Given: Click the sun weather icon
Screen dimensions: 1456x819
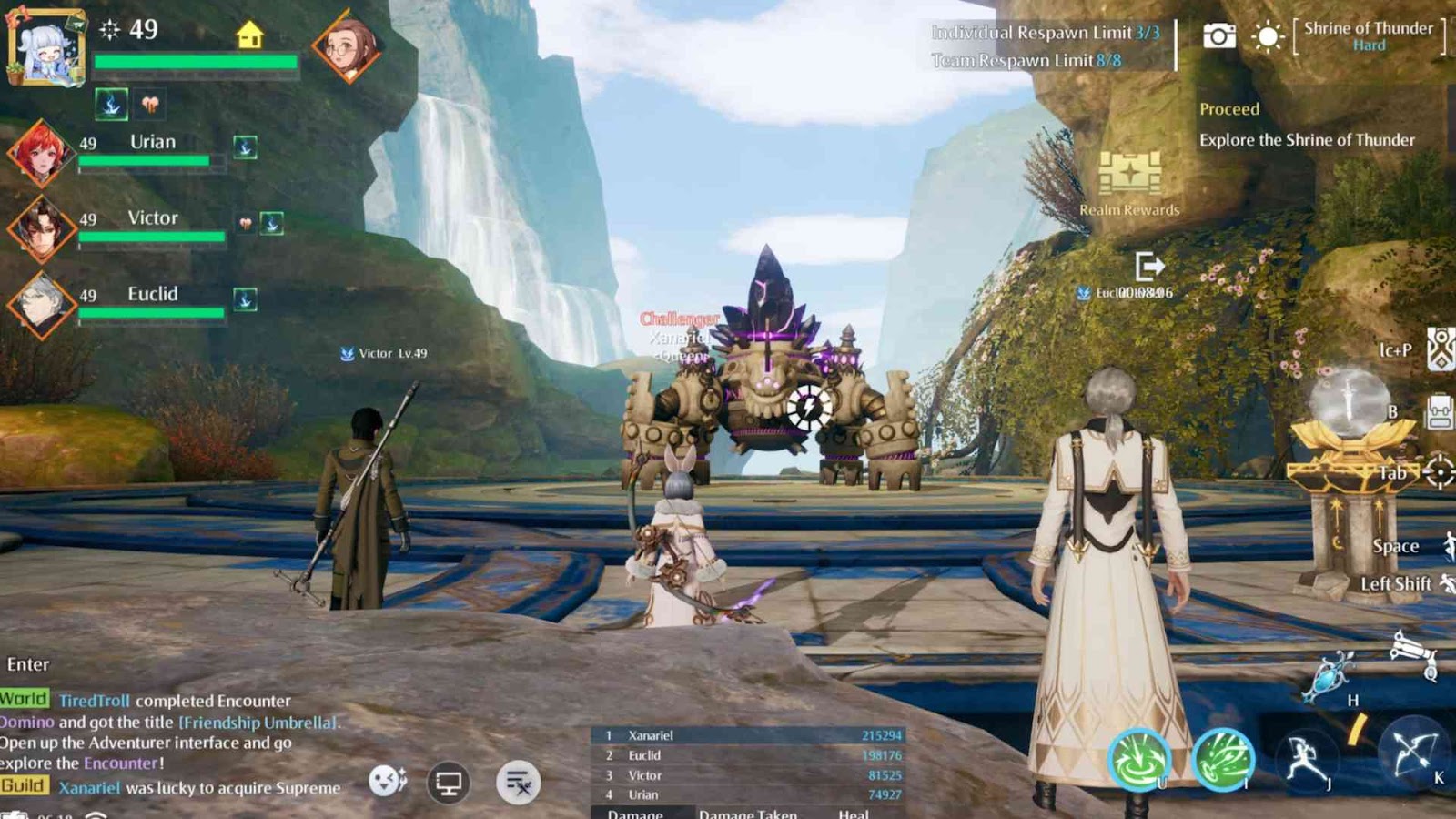Looking at the screenshot, I should pos(1268,37).
